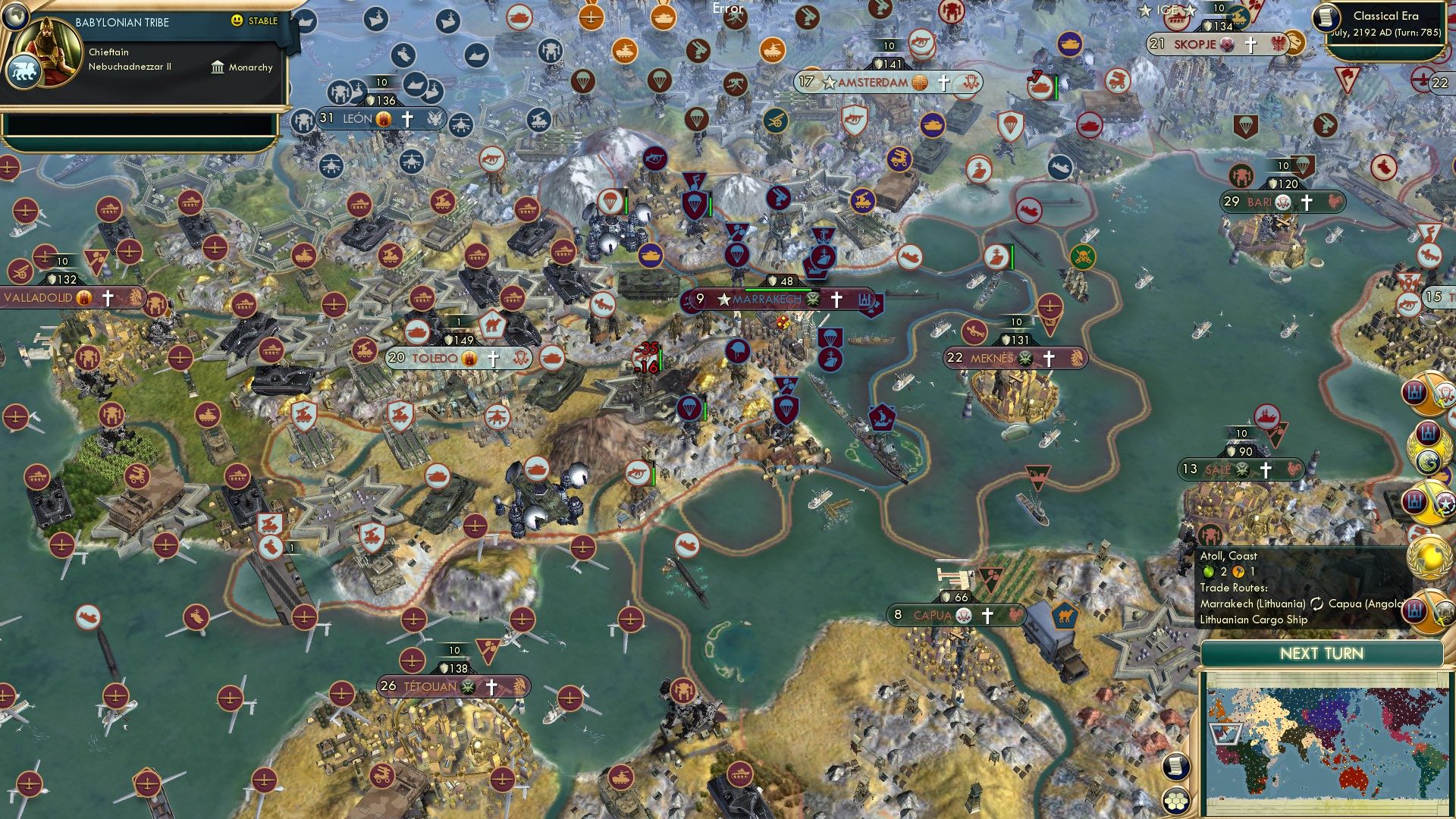Click the capital star on Marrakech's banner
Screen dimensions: 1456x819
pos(724,300)
